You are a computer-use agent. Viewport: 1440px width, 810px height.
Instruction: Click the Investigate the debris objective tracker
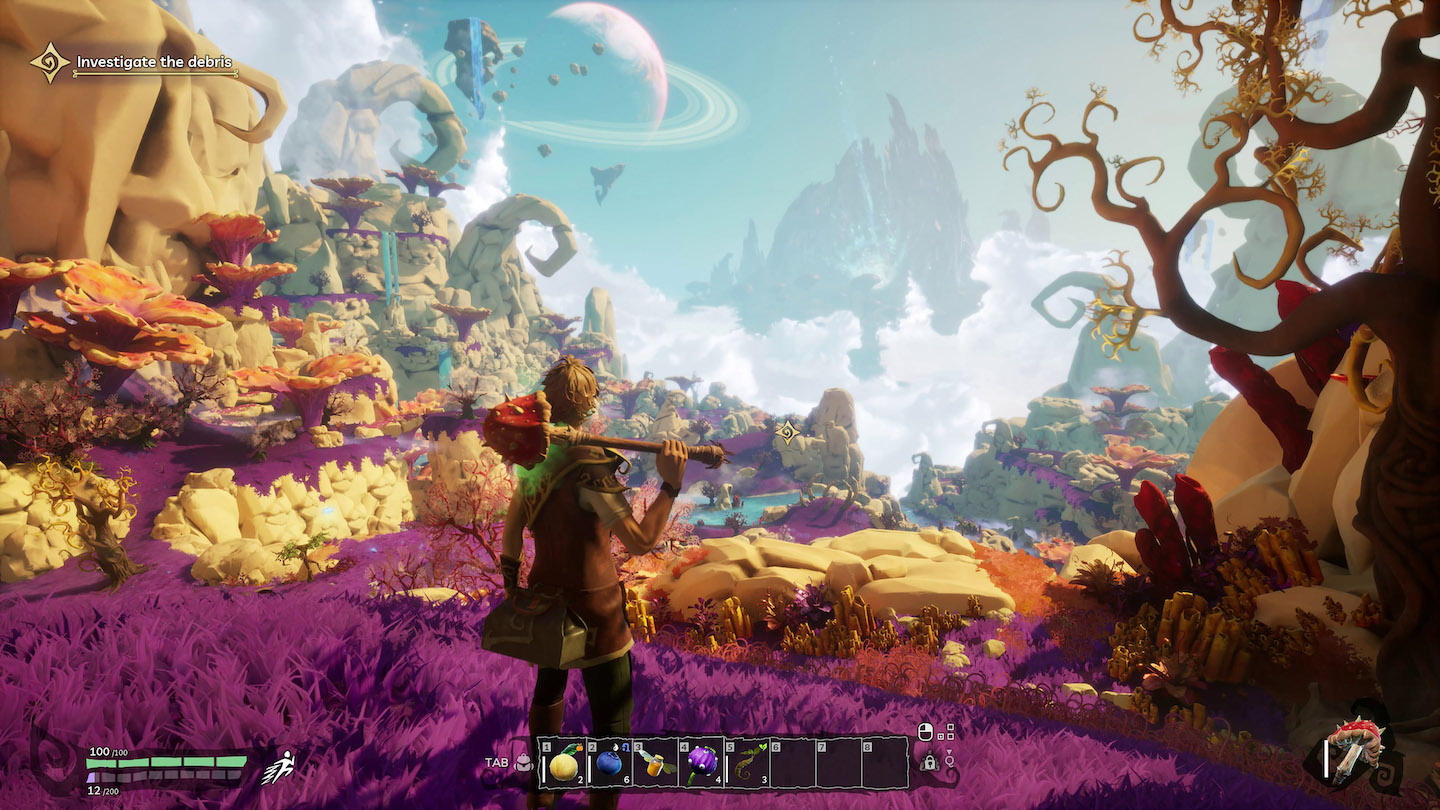tap(154, 62)
